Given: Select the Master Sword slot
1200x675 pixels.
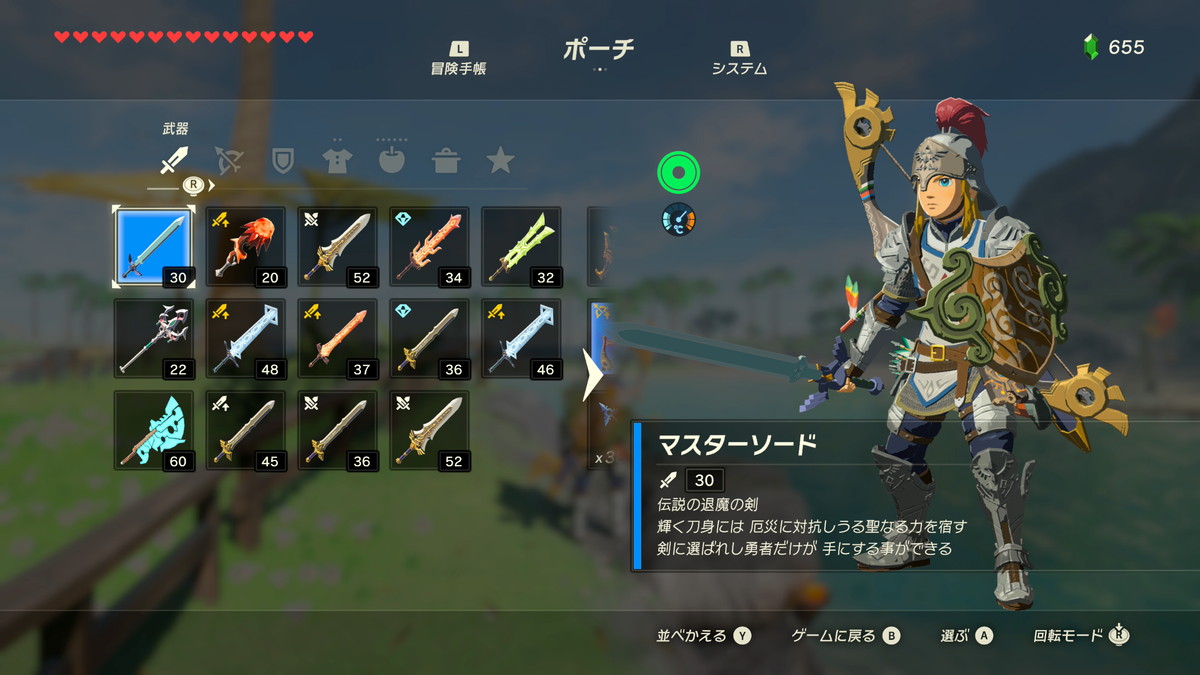Looking at the screenshot, I should click(153, 247).
